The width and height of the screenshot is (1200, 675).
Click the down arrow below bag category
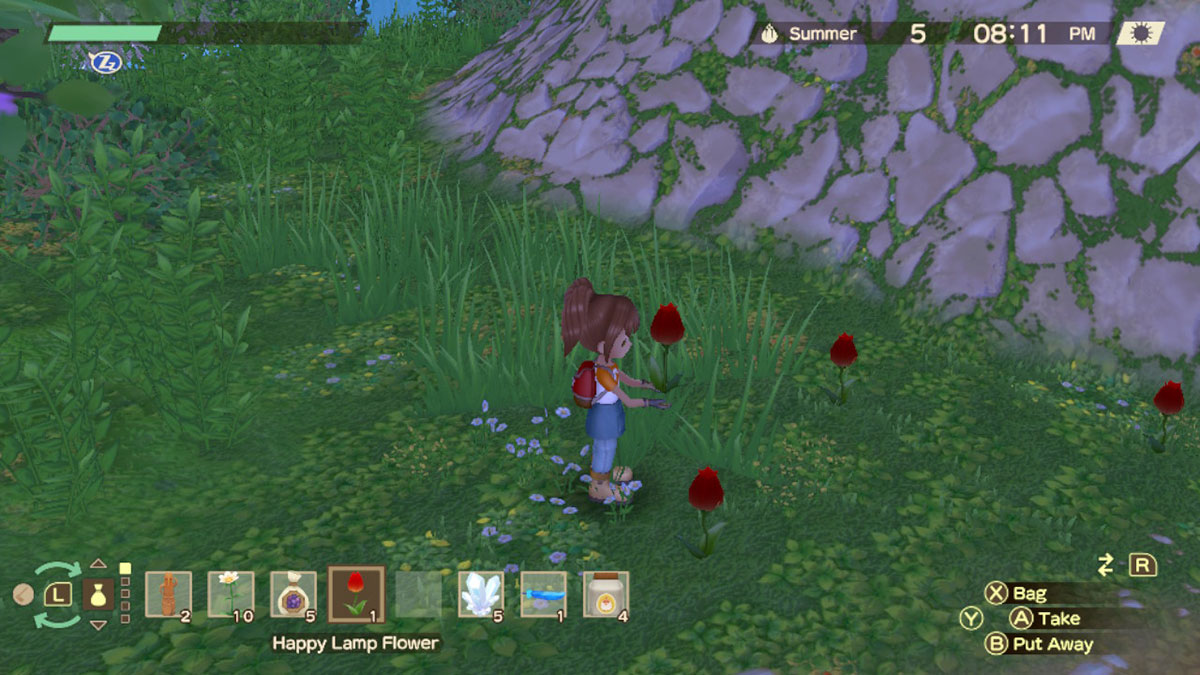point(98,625)
